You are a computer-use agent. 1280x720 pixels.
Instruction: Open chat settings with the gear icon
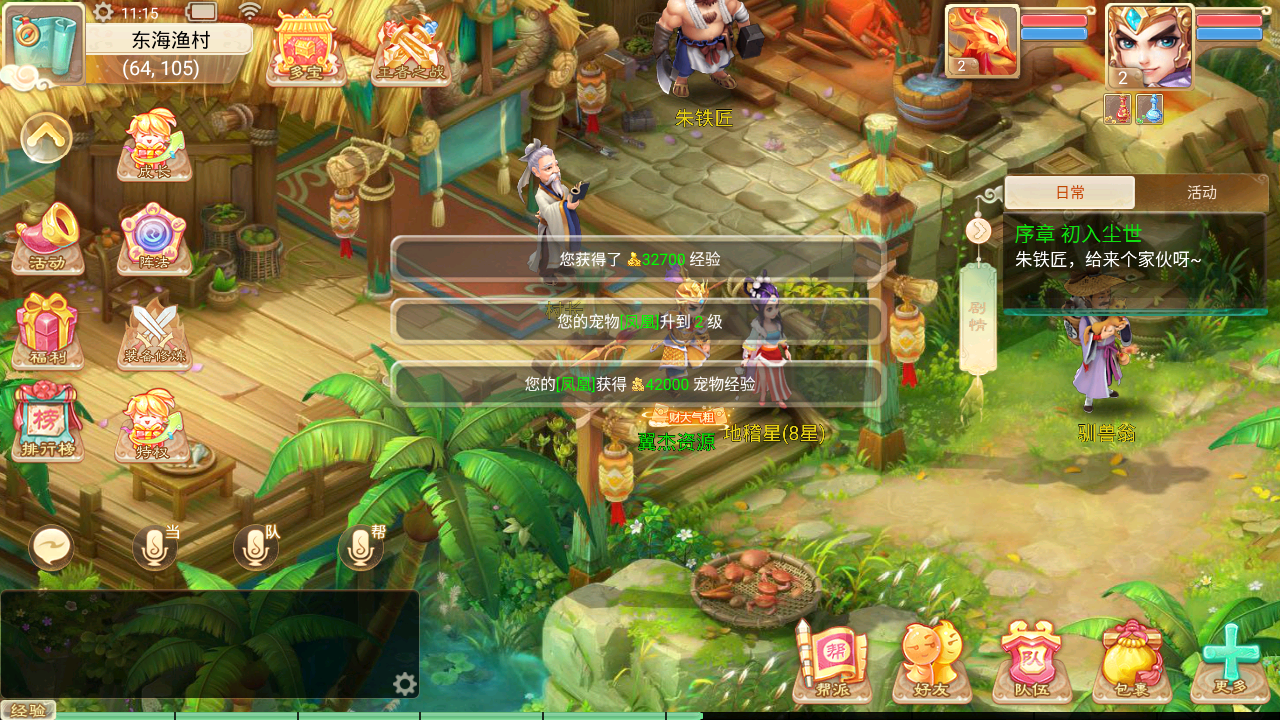[x=404, y=684]
